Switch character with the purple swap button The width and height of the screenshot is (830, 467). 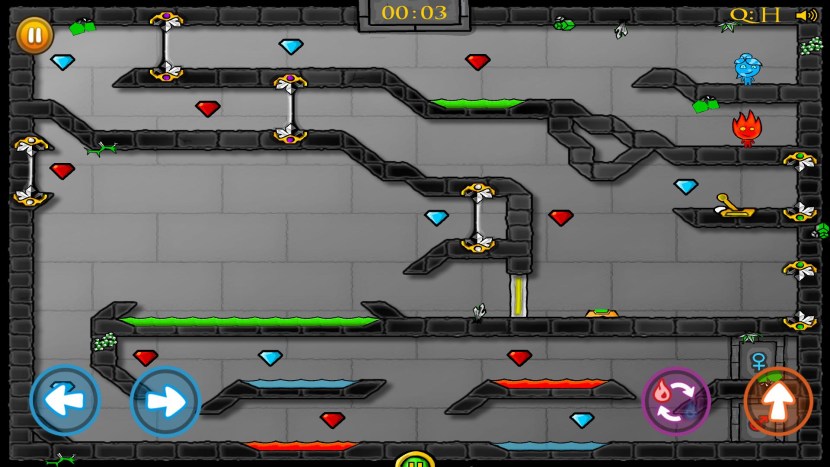point(676,401)
